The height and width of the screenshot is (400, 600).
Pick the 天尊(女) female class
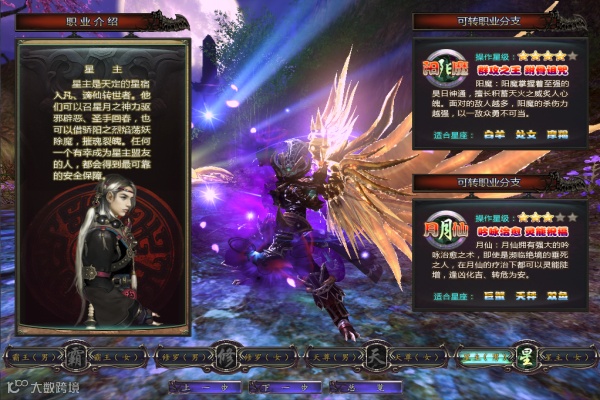(x=414, y=354)
